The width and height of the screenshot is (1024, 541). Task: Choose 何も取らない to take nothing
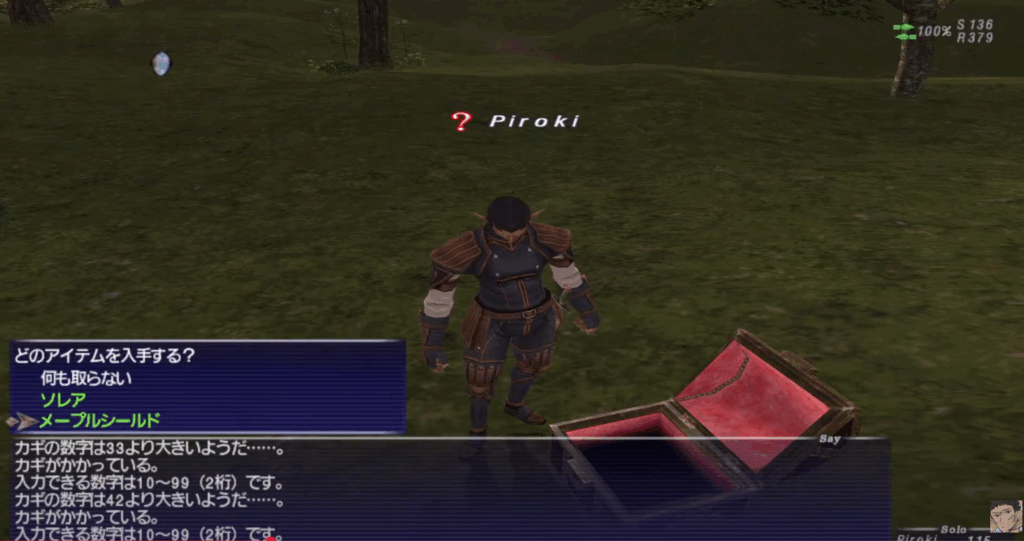(86, 379)
